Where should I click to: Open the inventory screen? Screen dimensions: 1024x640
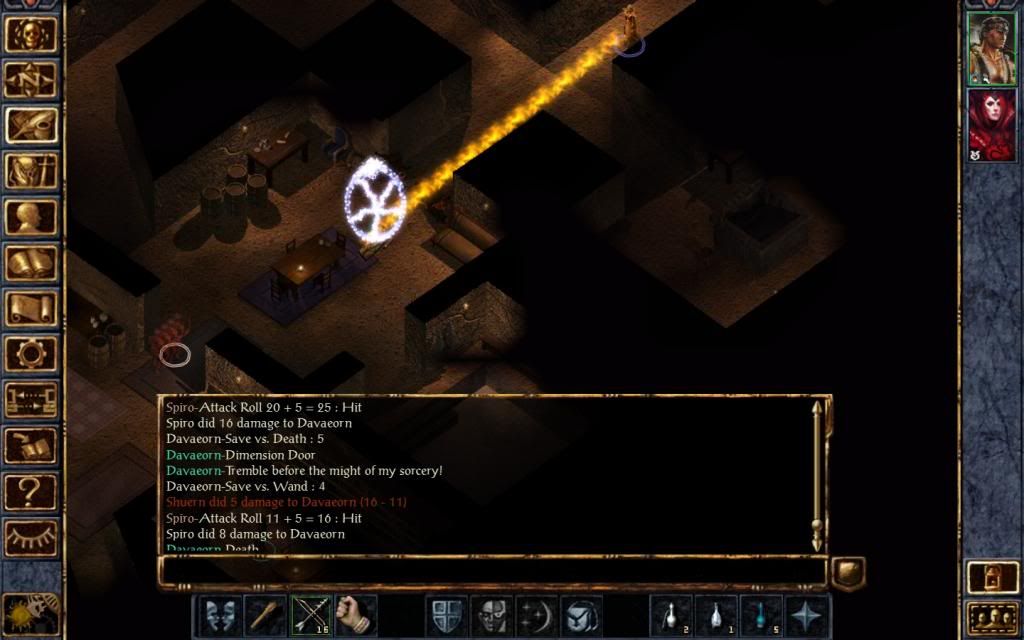click(x=31, y=170)
